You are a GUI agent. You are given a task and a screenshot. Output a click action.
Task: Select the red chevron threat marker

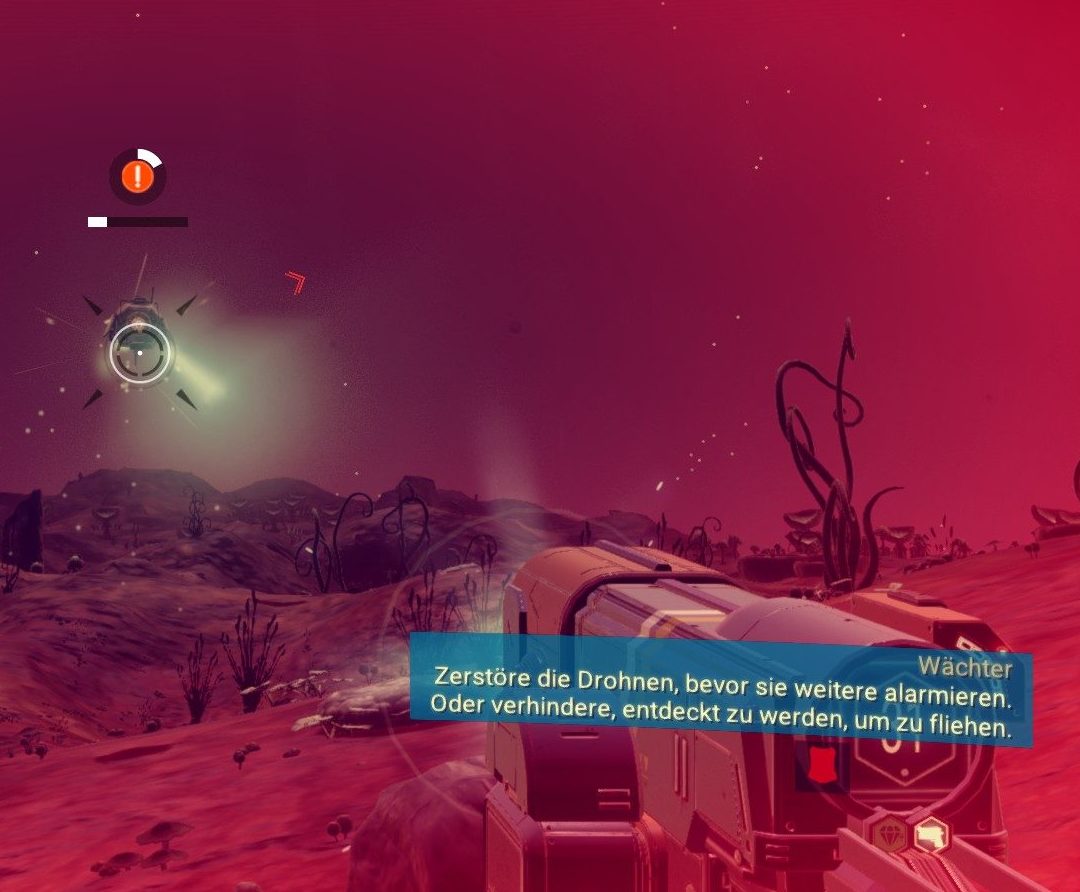(295, 282)
